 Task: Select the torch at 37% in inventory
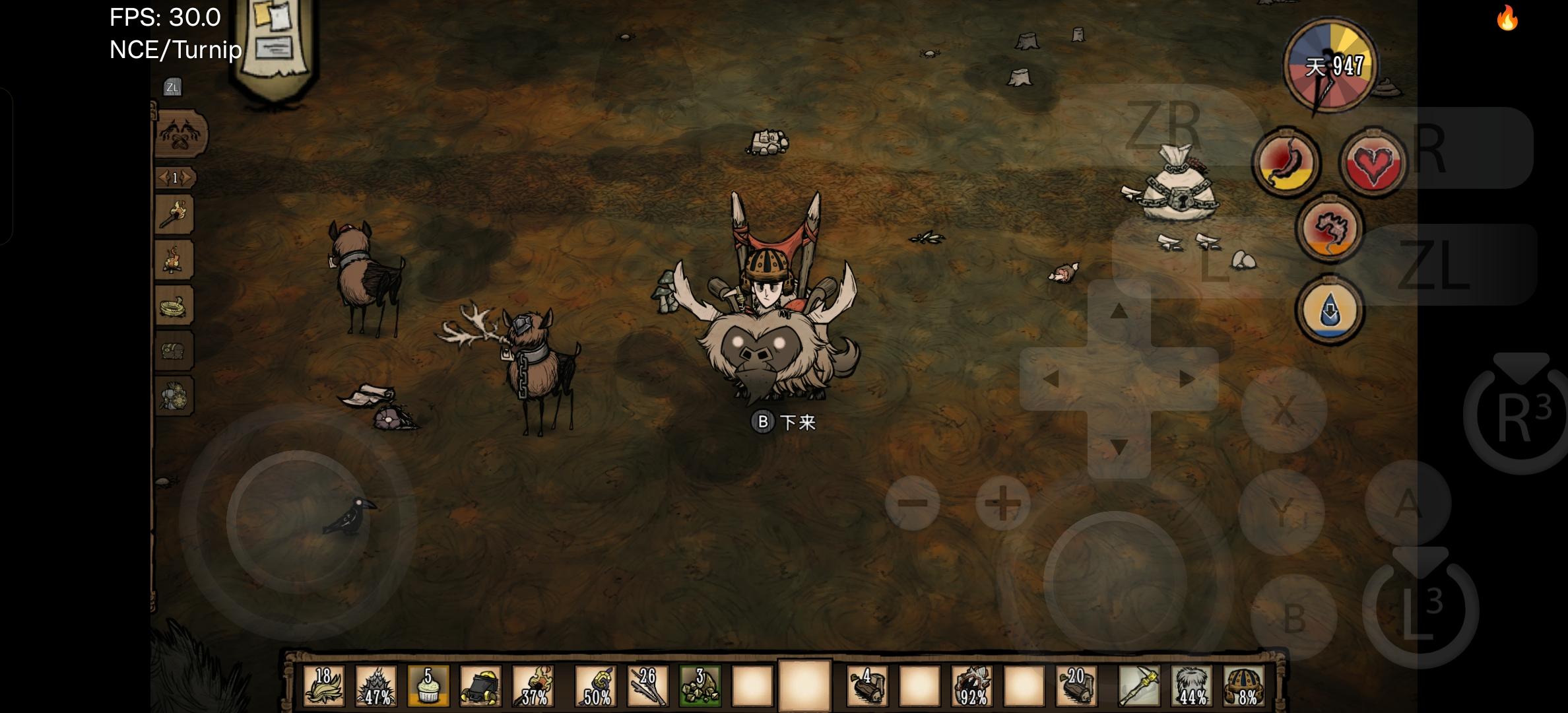tap(533, 686)
